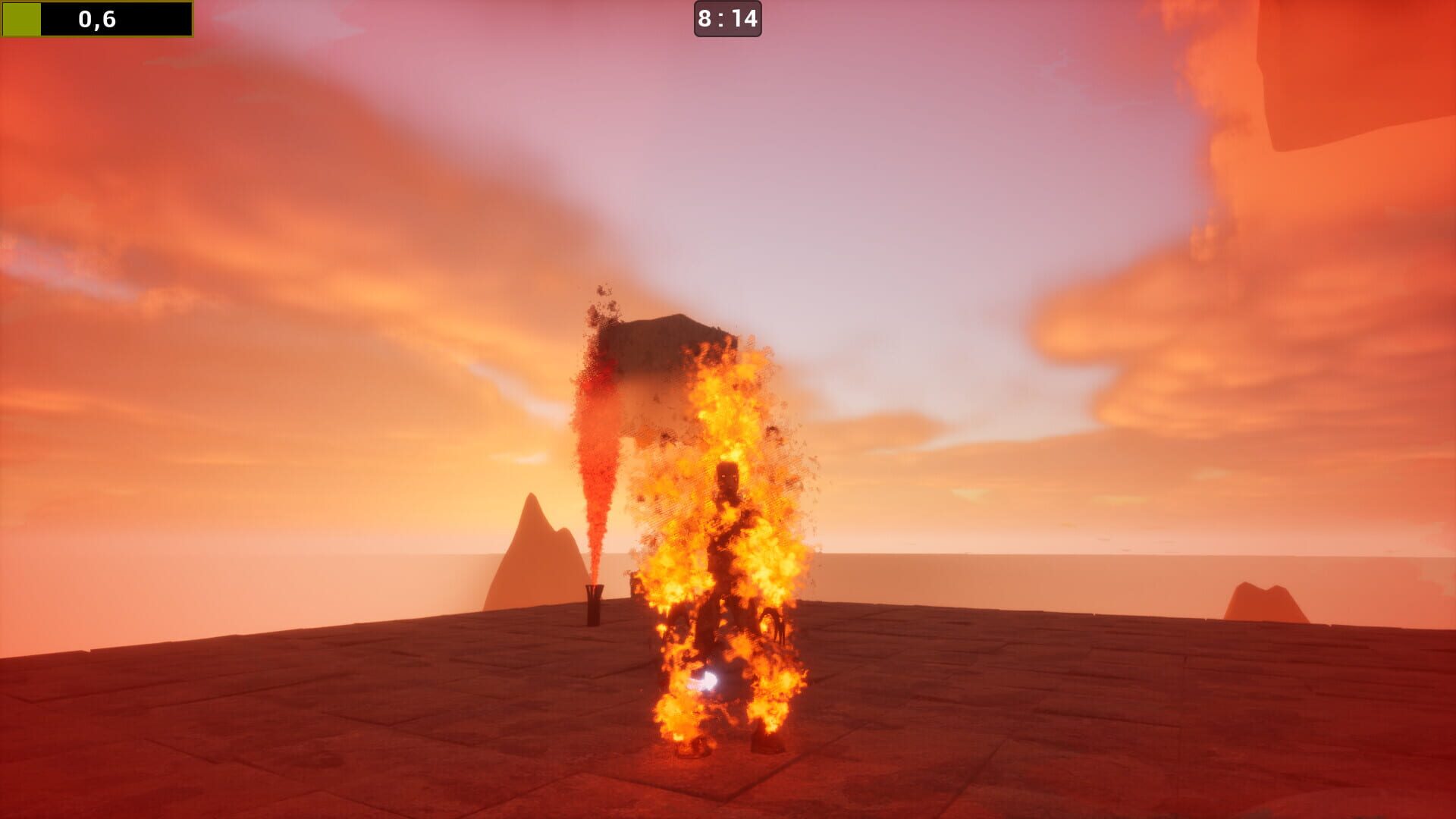Click the 0,6 value on the stat bar
The image size is (1456, 819).
pos(99,19)
